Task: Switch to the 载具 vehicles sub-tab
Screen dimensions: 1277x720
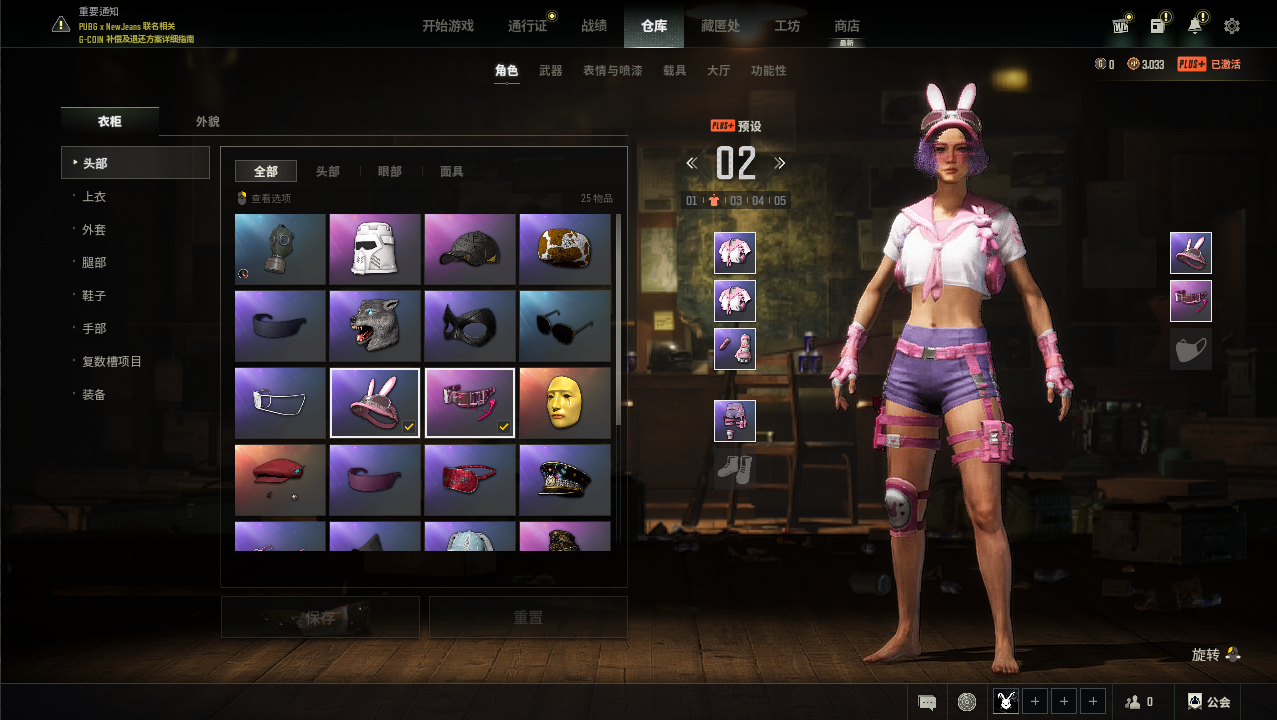Action: pos(675,71)
